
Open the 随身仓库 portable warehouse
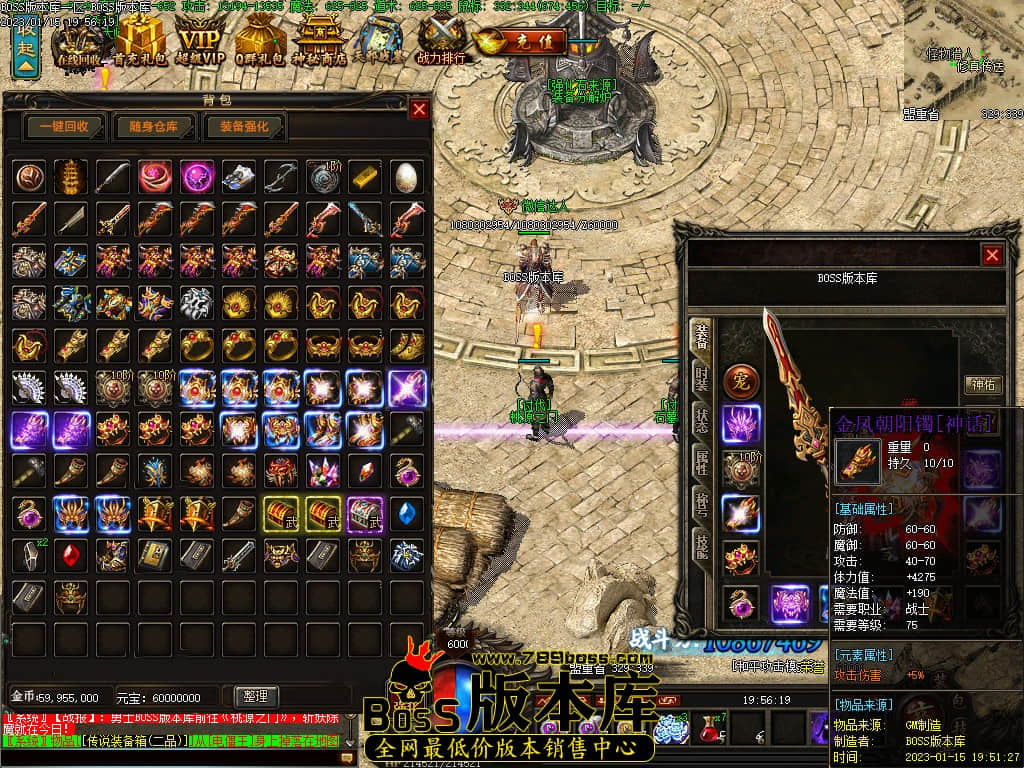click(153, 127)
